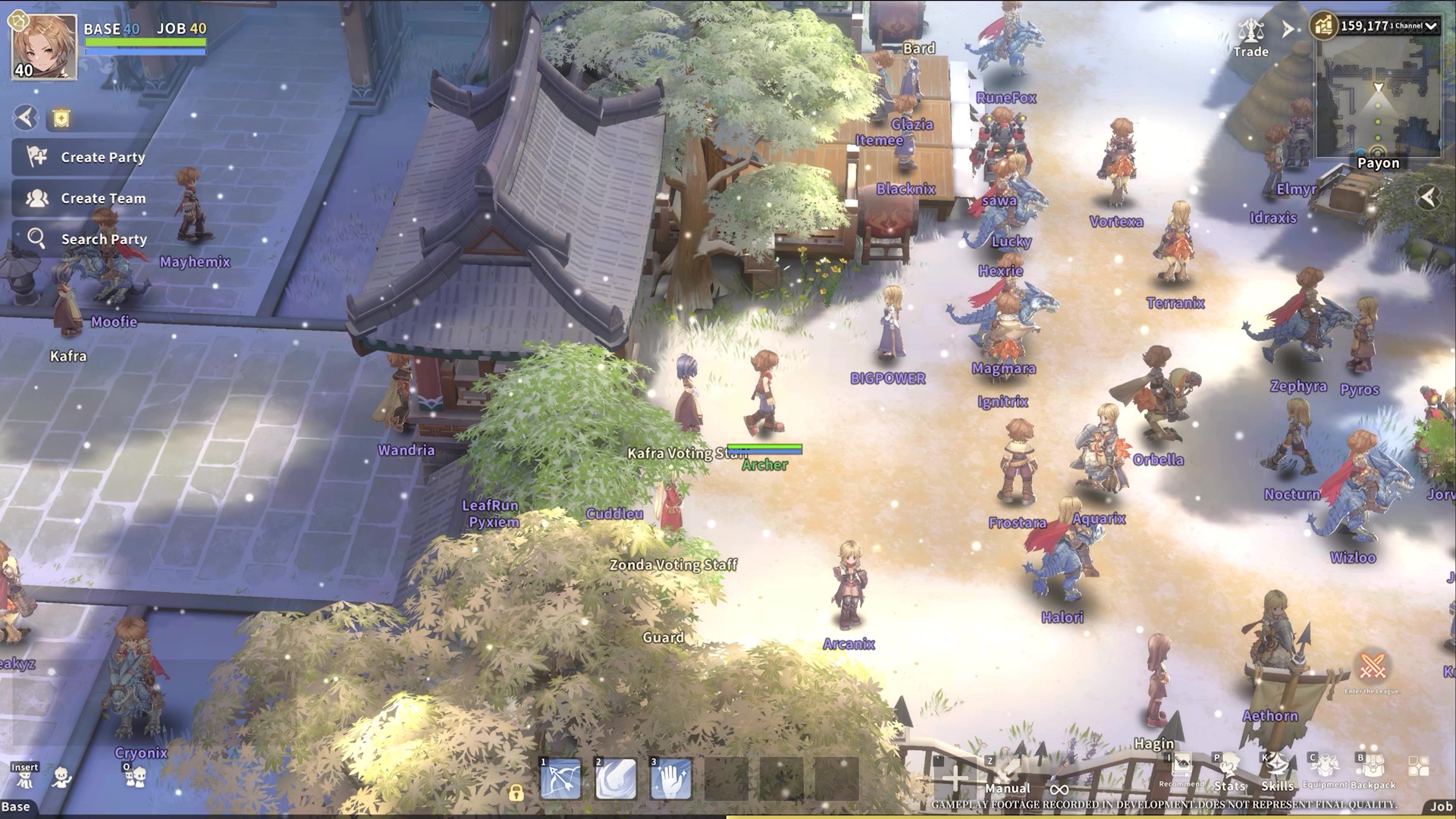Click the Enter the League crossed swords icon
This screenshot has height=819, width=1456.
pyautogui.click(x=1372, y=667)
